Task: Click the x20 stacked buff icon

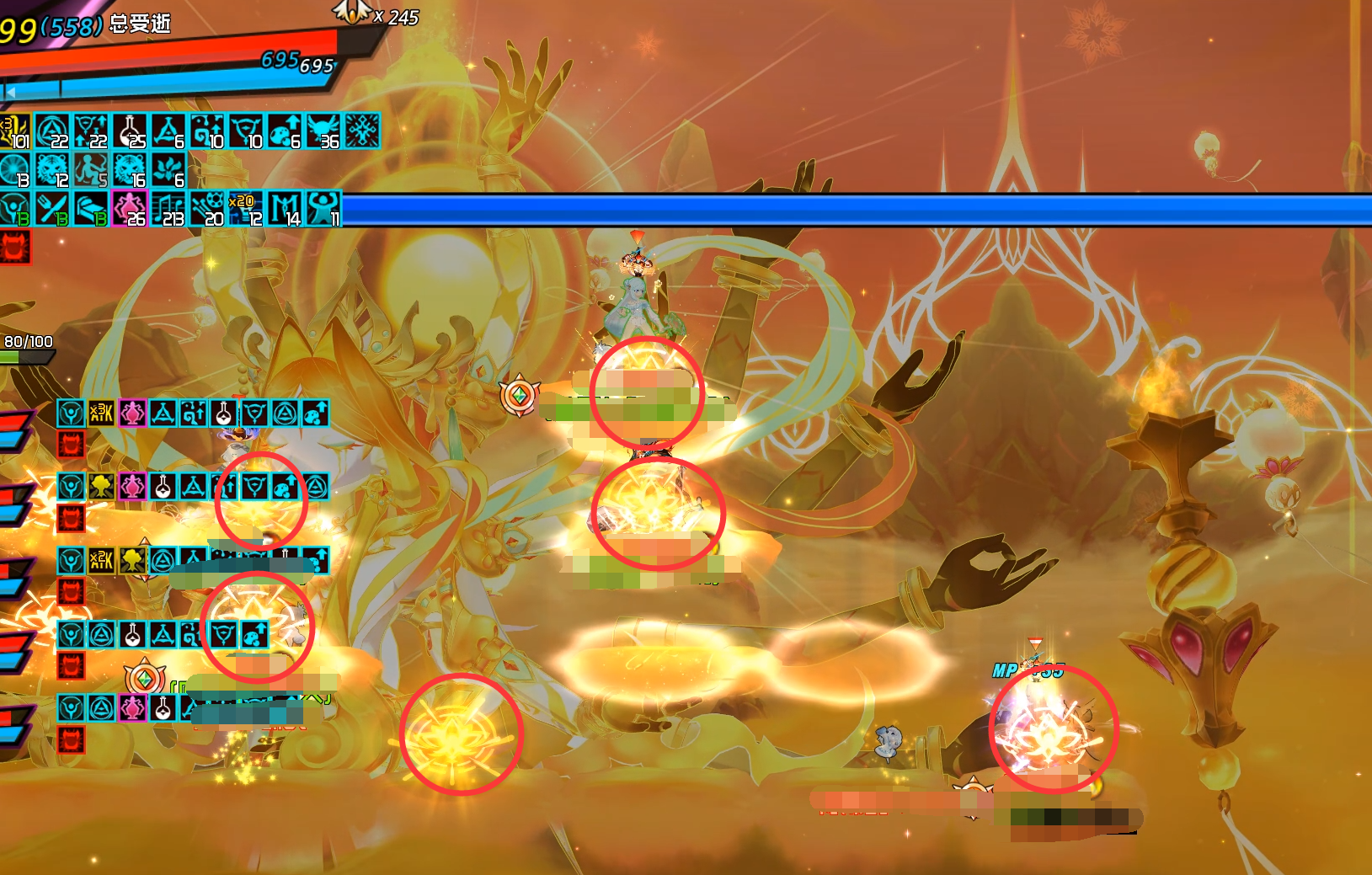Action: pos(246,209)
